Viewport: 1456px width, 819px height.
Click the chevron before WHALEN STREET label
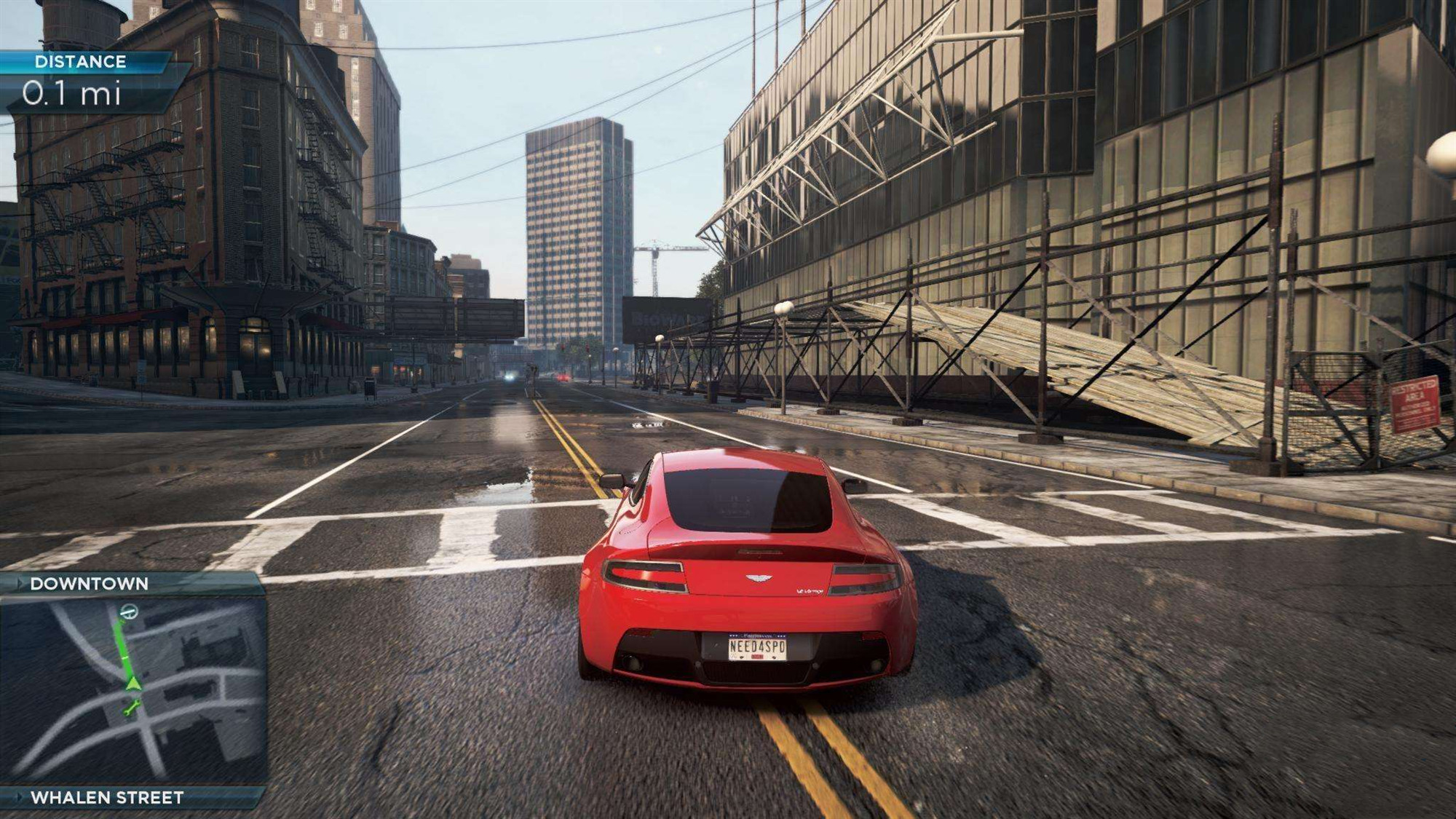[x=19, y=797]
